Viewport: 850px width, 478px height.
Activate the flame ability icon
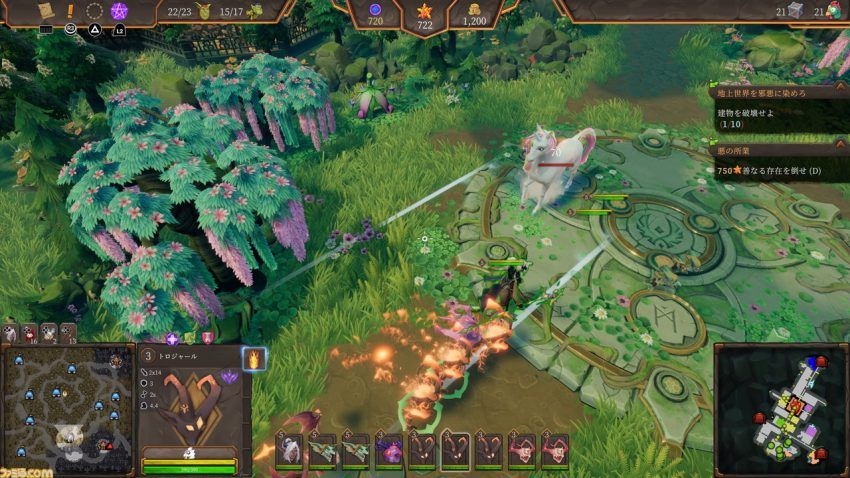click(x=254, y=358)
